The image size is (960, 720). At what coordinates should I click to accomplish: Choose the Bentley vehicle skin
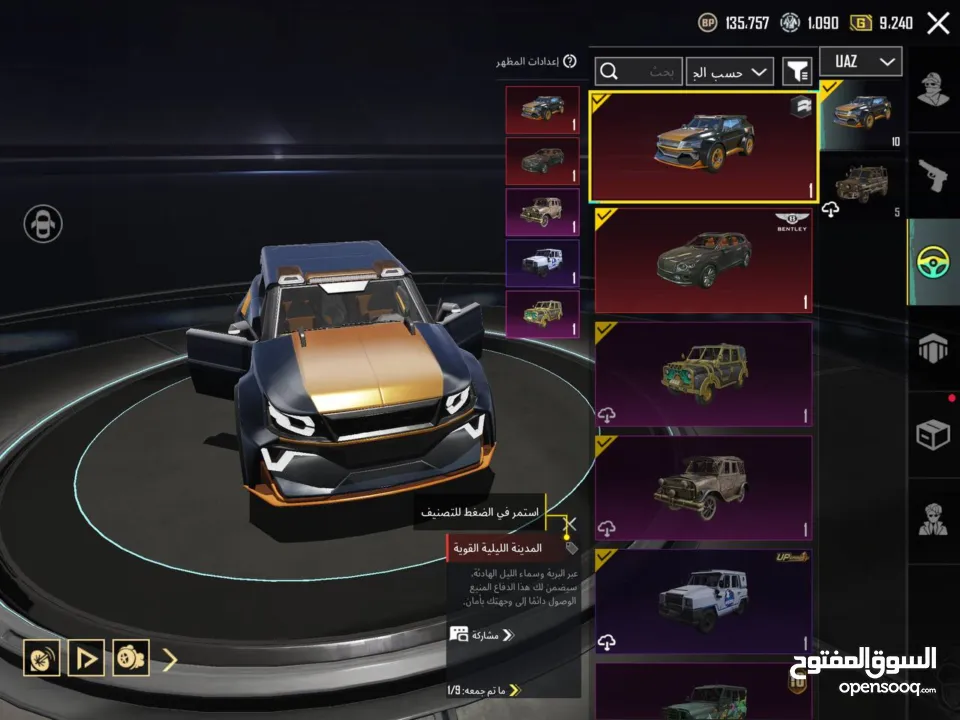703,261
